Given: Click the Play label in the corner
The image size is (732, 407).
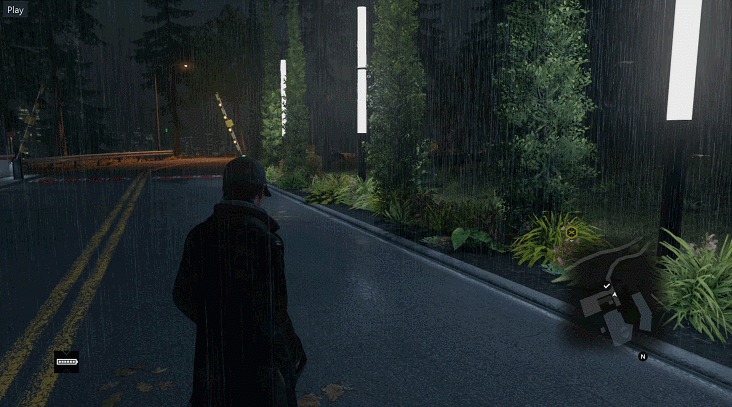Looking at the screenshot, I should click(15, 9).
